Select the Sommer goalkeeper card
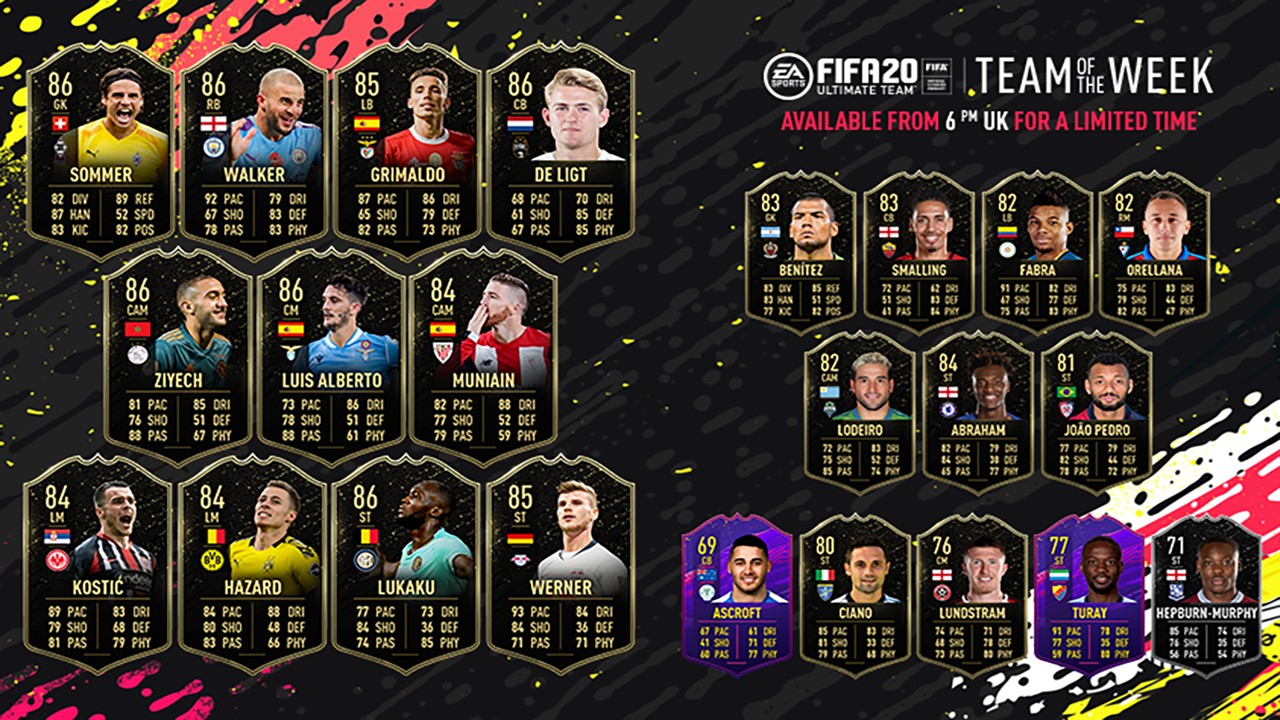Screen dimensions: 1280x720 point(98,152)
